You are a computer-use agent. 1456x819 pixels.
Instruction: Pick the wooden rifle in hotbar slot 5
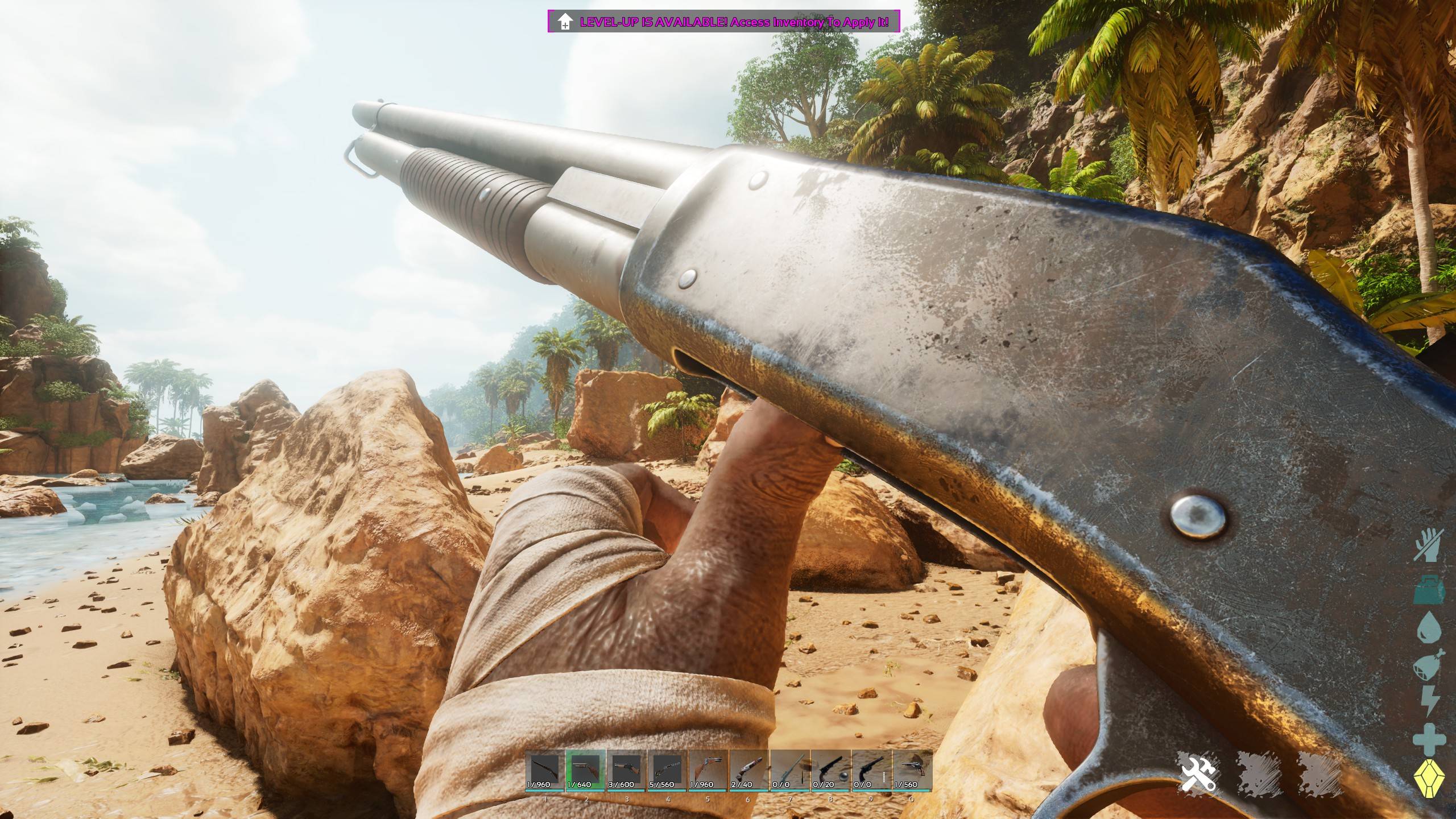tap(708, 770)
